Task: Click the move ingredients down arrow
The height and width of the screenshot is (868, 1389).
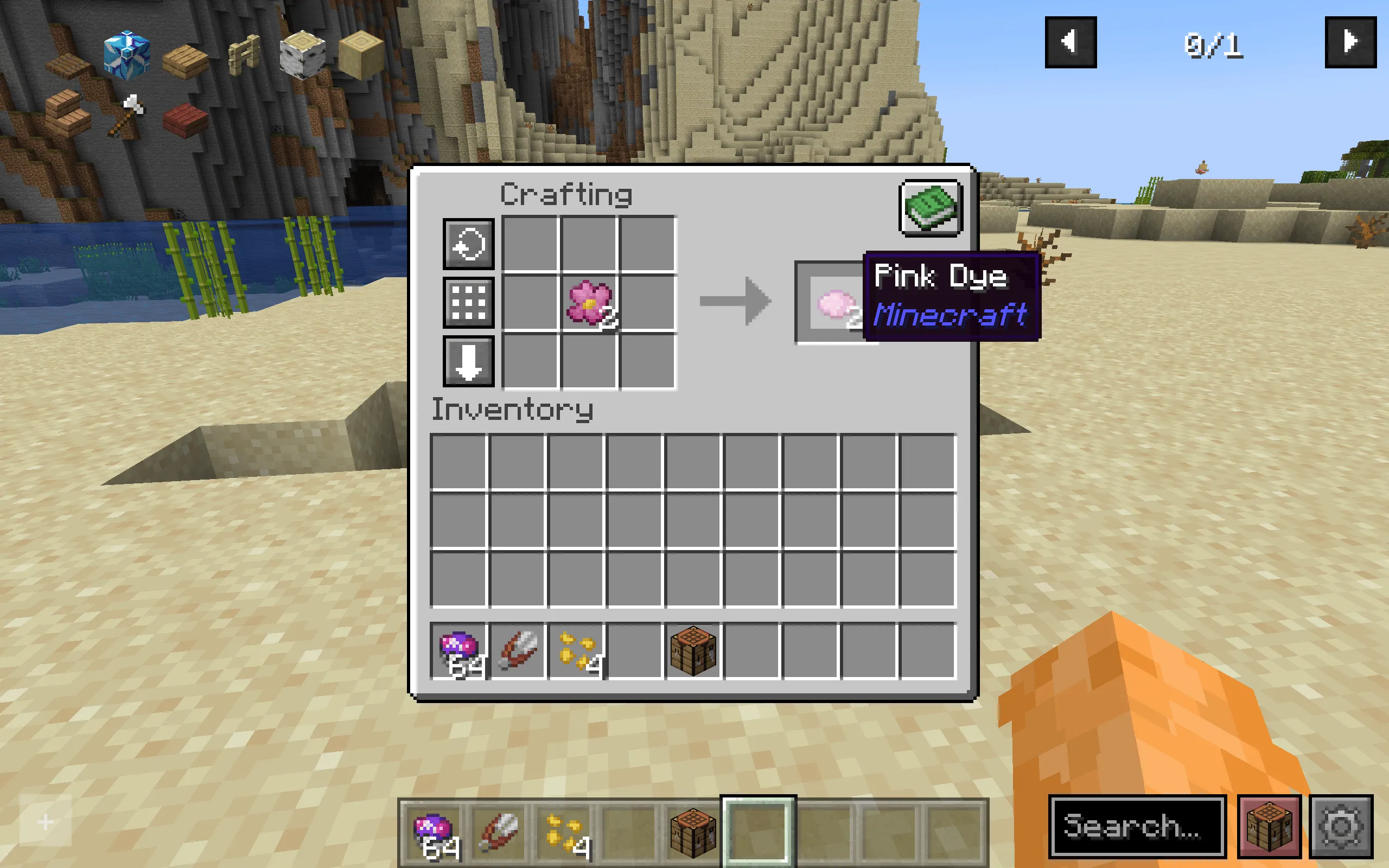Action: pyautogui.click(x=468, y=362)
